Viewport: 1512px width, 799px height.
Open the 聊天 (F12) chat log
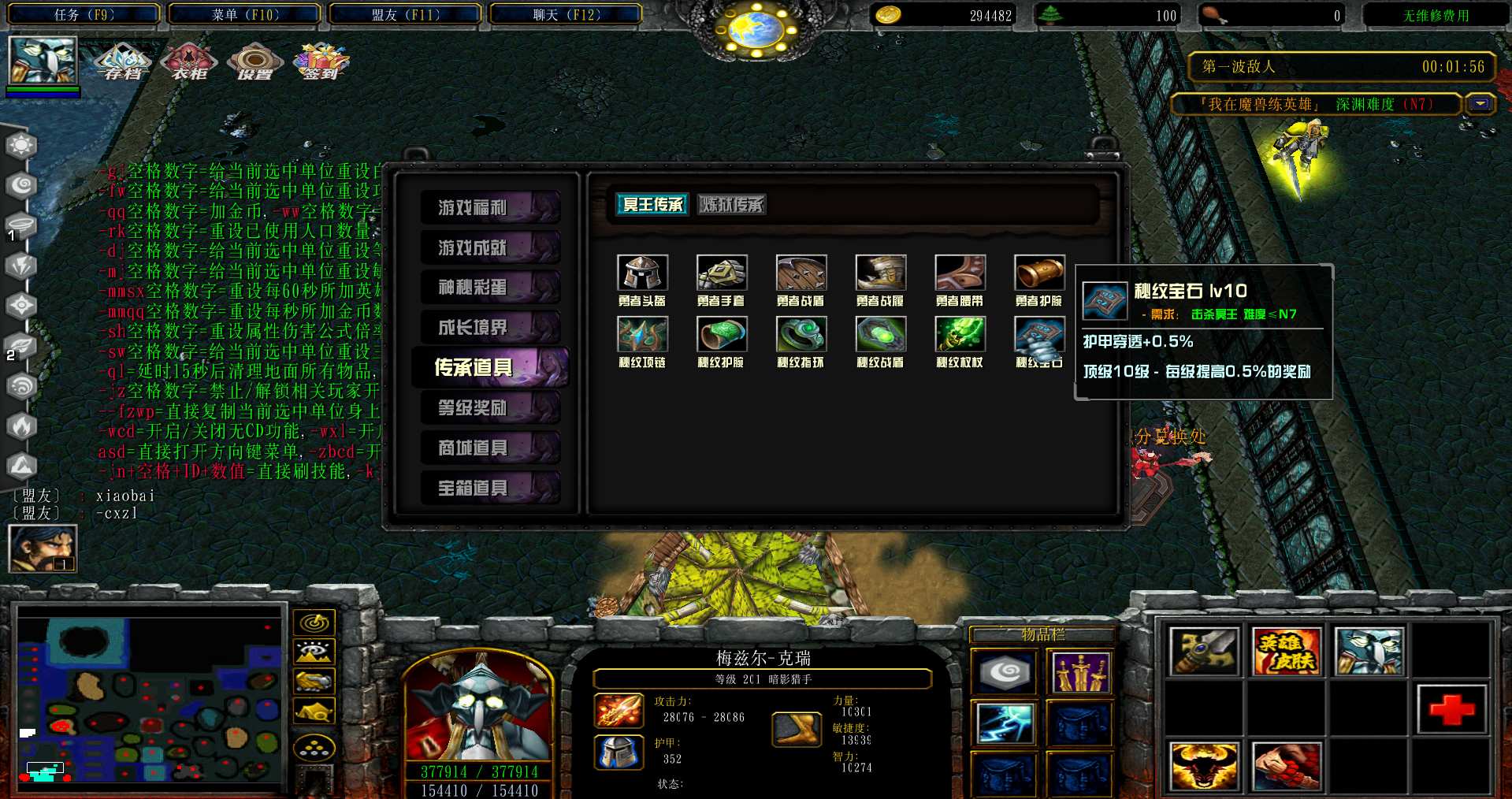tap(566, 14)
